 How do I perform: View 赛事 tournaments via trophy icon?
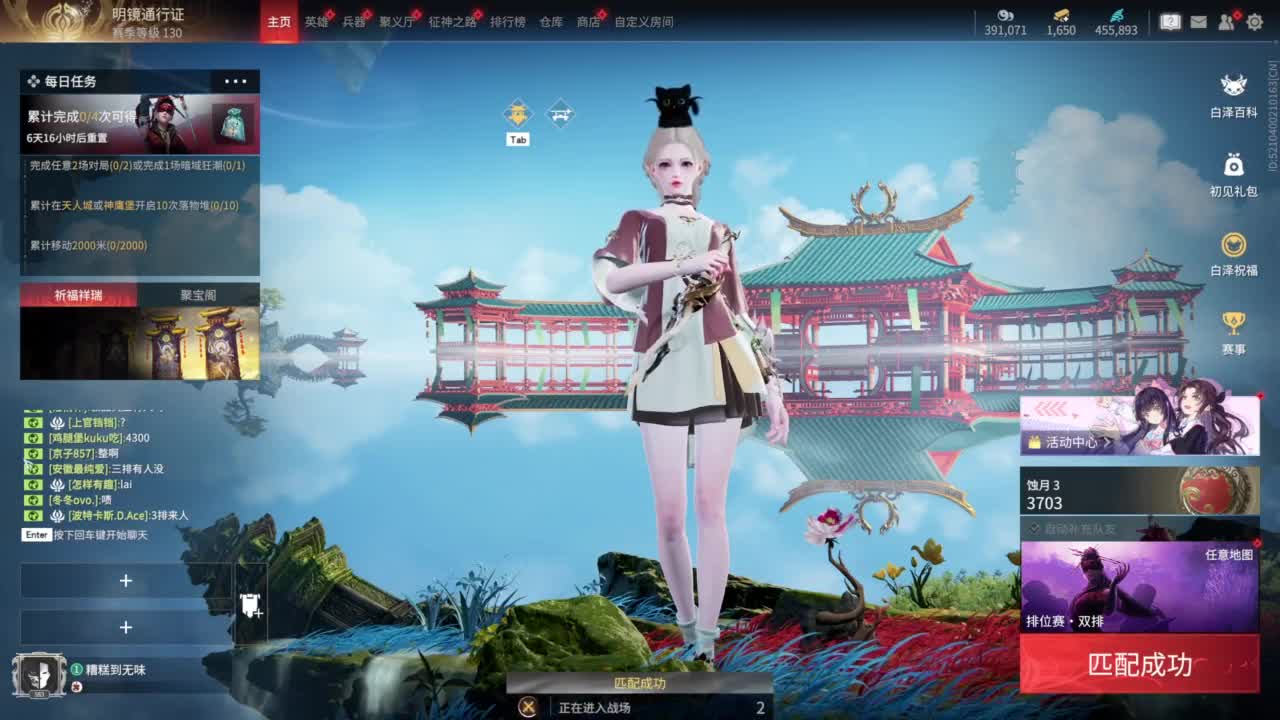(x=1232, y=324)
